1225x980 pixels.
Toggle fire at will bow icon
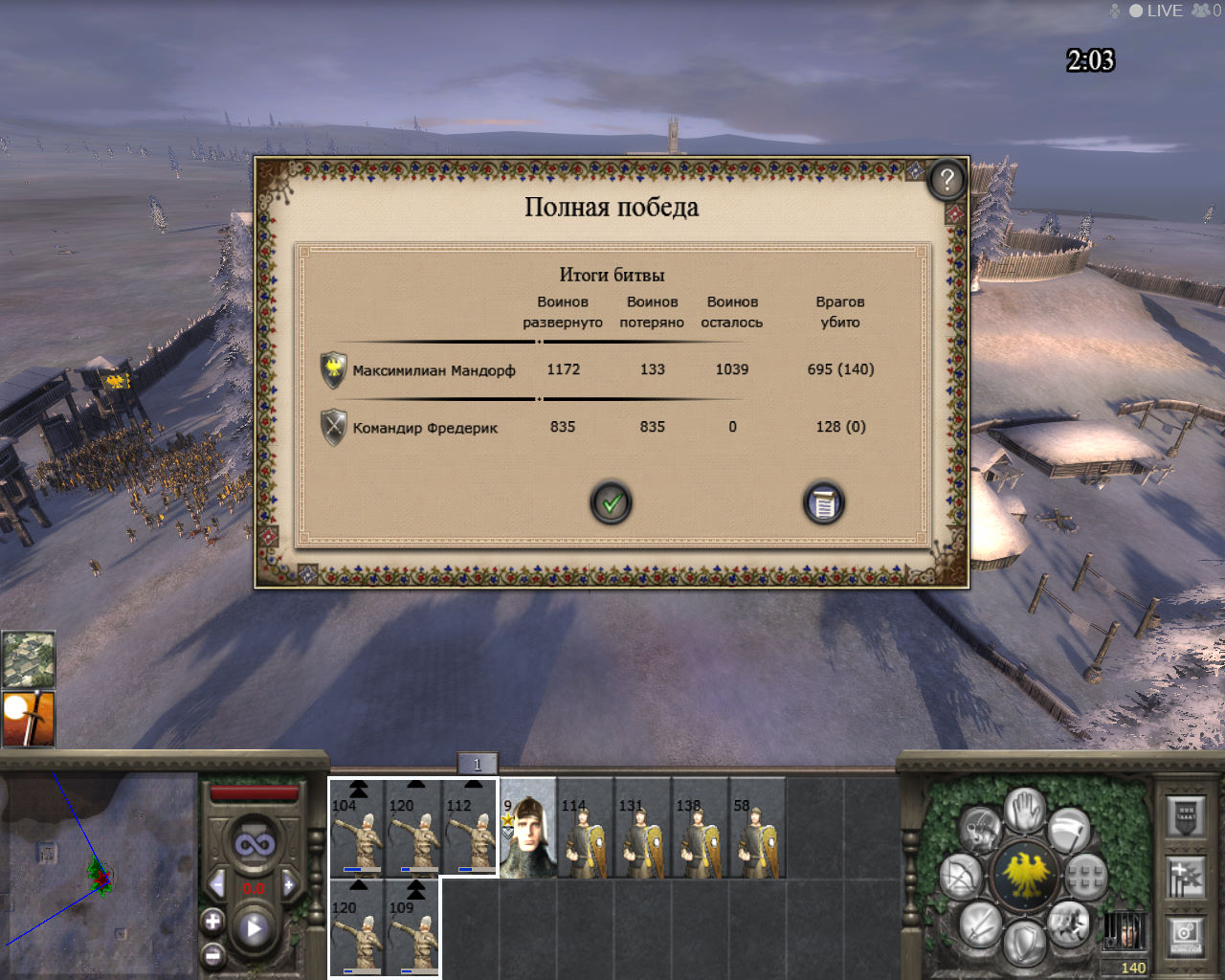coord(960,877)
